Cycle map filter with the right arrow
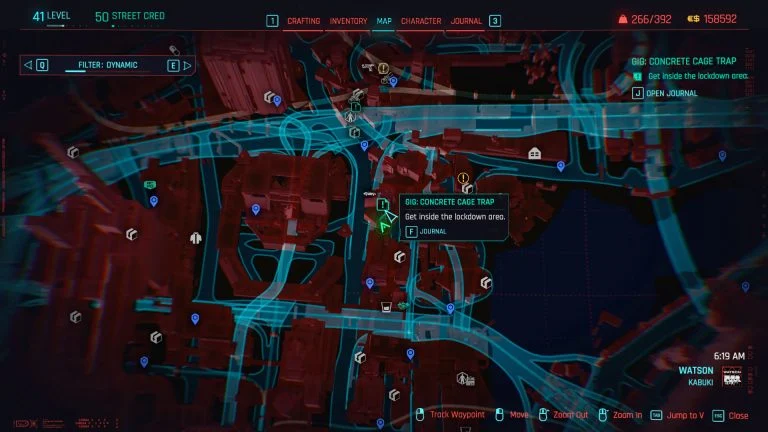Screen dimensions: 768x432 tap(174, 66)
